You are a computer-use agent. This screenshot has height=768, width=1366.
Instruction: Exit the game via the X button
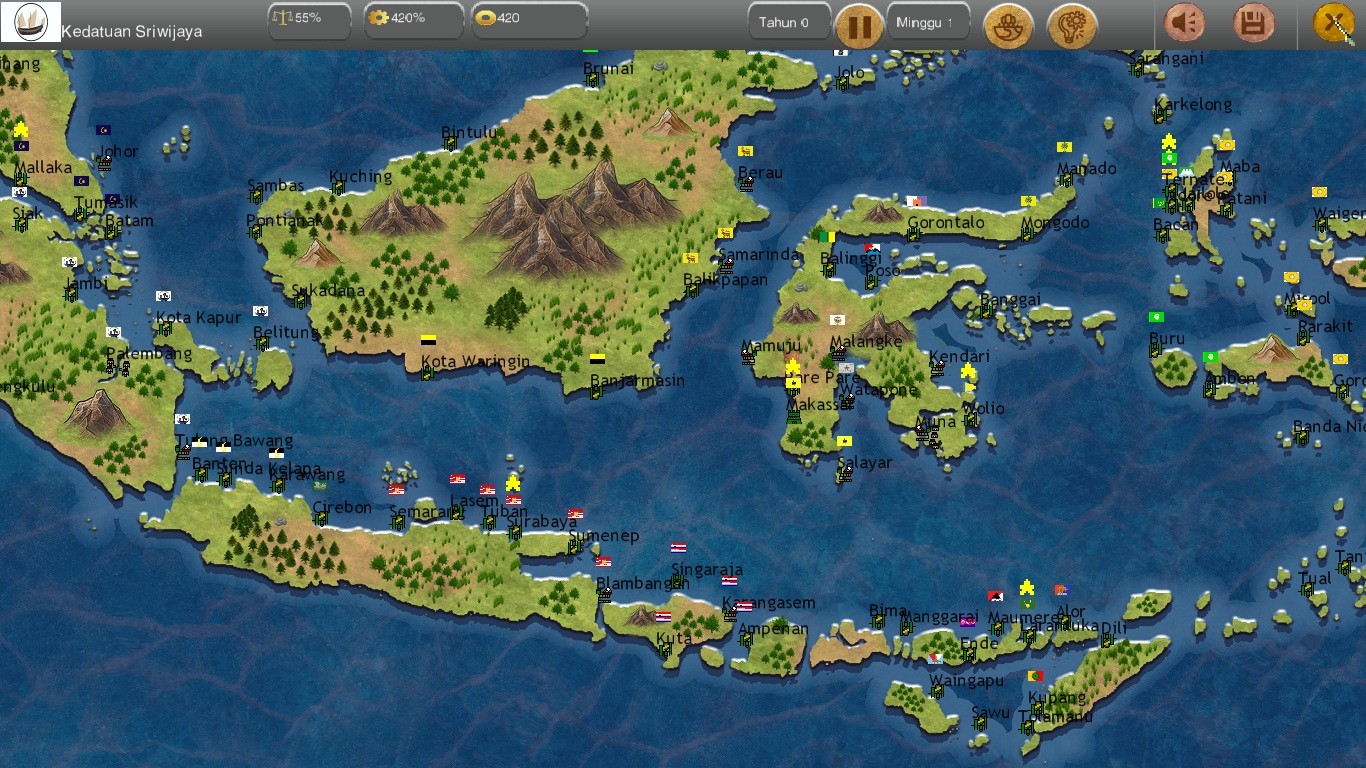[1332, 20]
